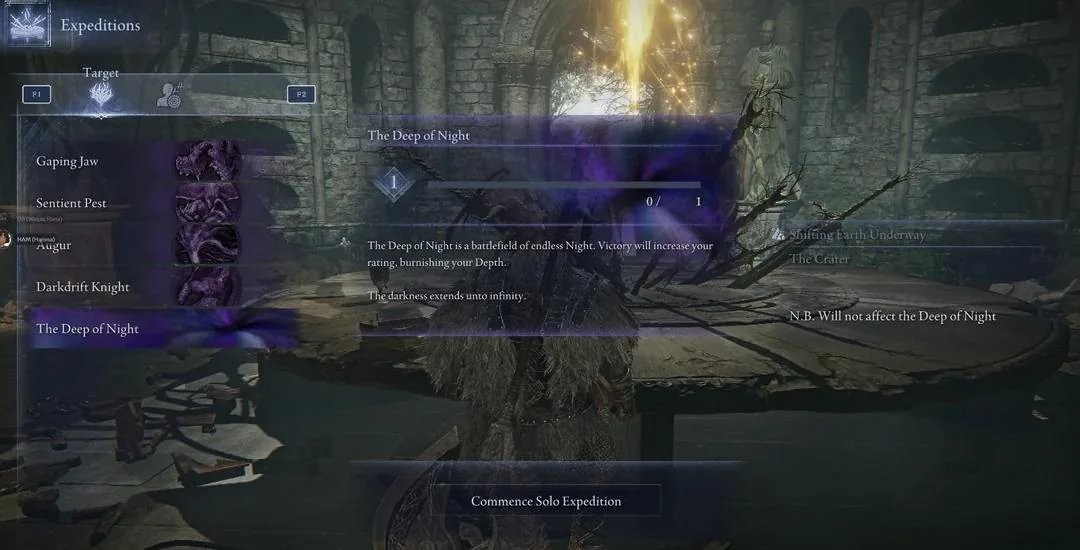1080x550 pixels.
Task: Open the matchmaking settings tab icon
Action: click(169, 95)
